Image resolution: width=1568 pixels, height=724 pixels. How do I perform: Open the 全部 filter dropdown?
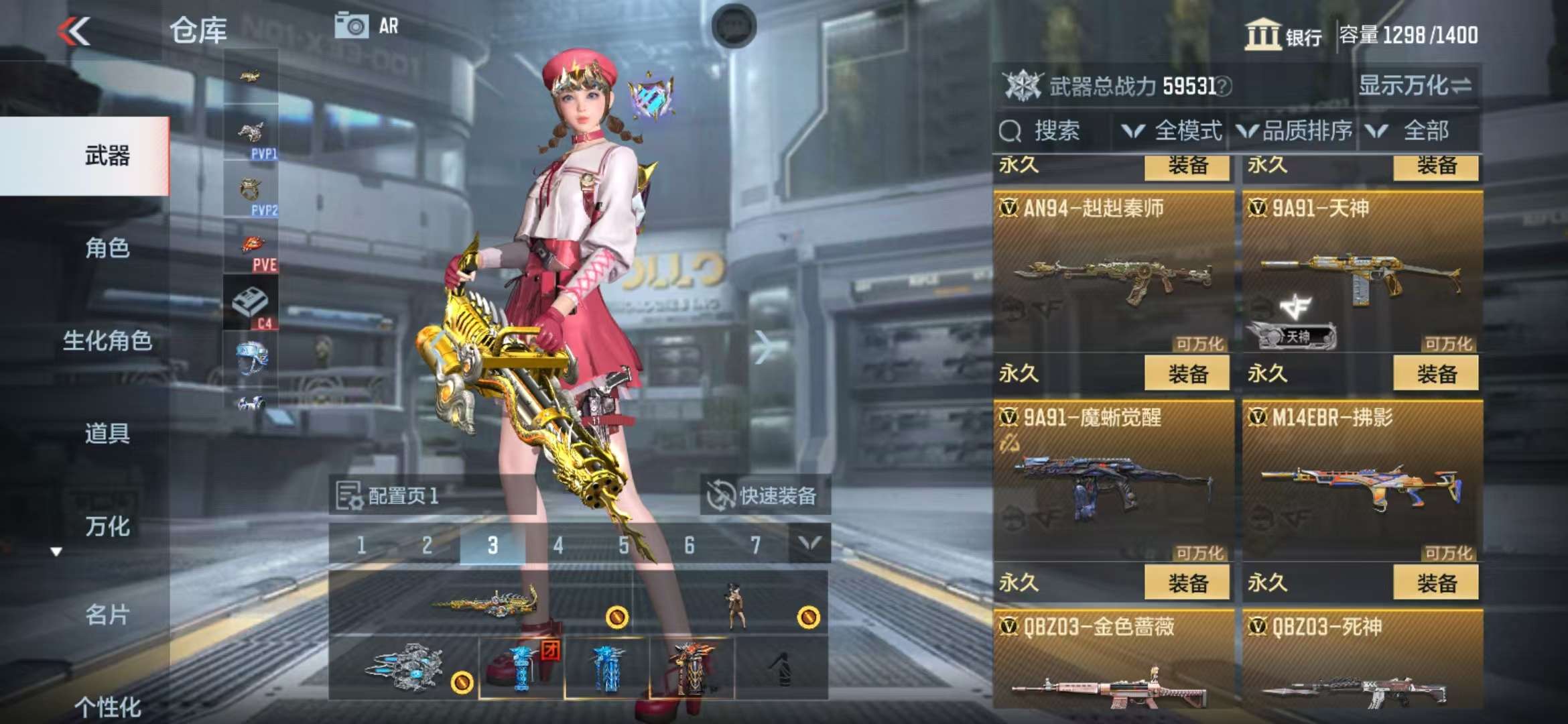(1414, 131)
